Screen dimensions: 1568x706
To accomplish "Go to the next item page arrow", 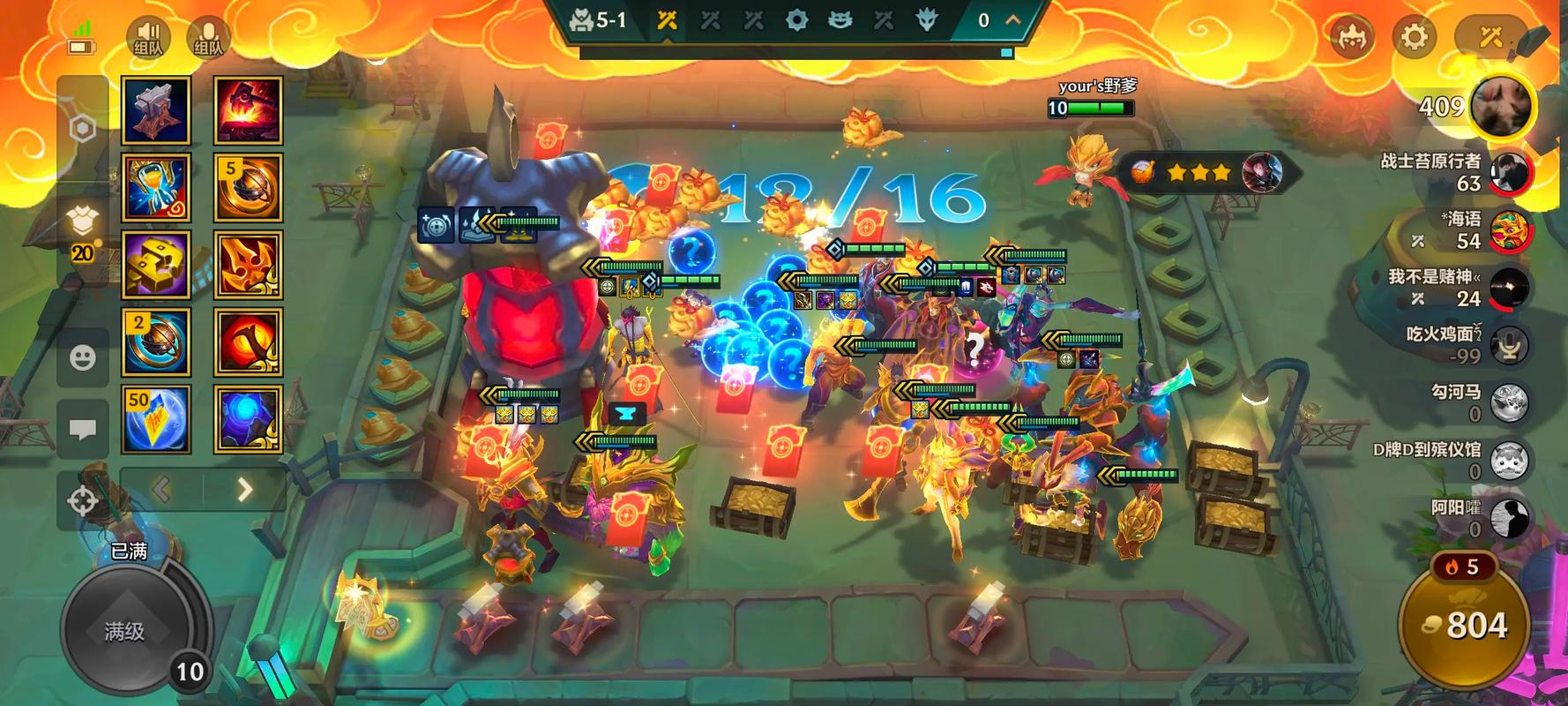I will (x=244, y=489).
